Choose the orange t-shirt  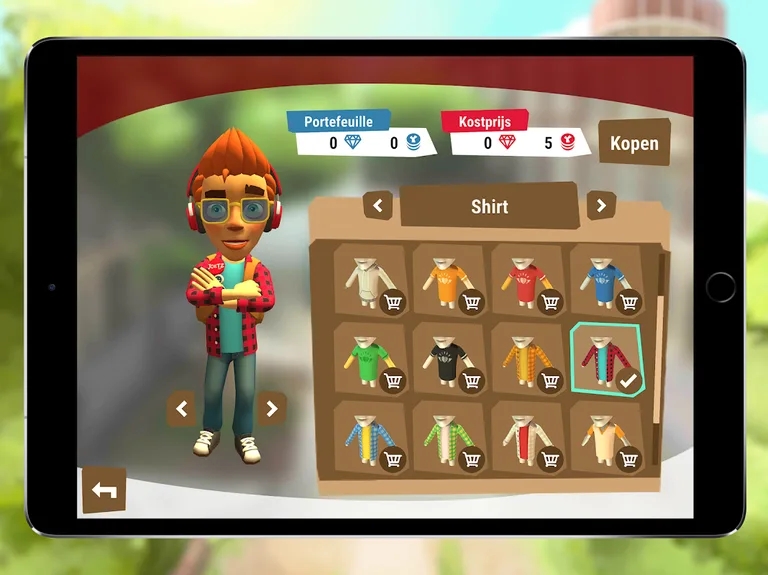click(449, 280)
